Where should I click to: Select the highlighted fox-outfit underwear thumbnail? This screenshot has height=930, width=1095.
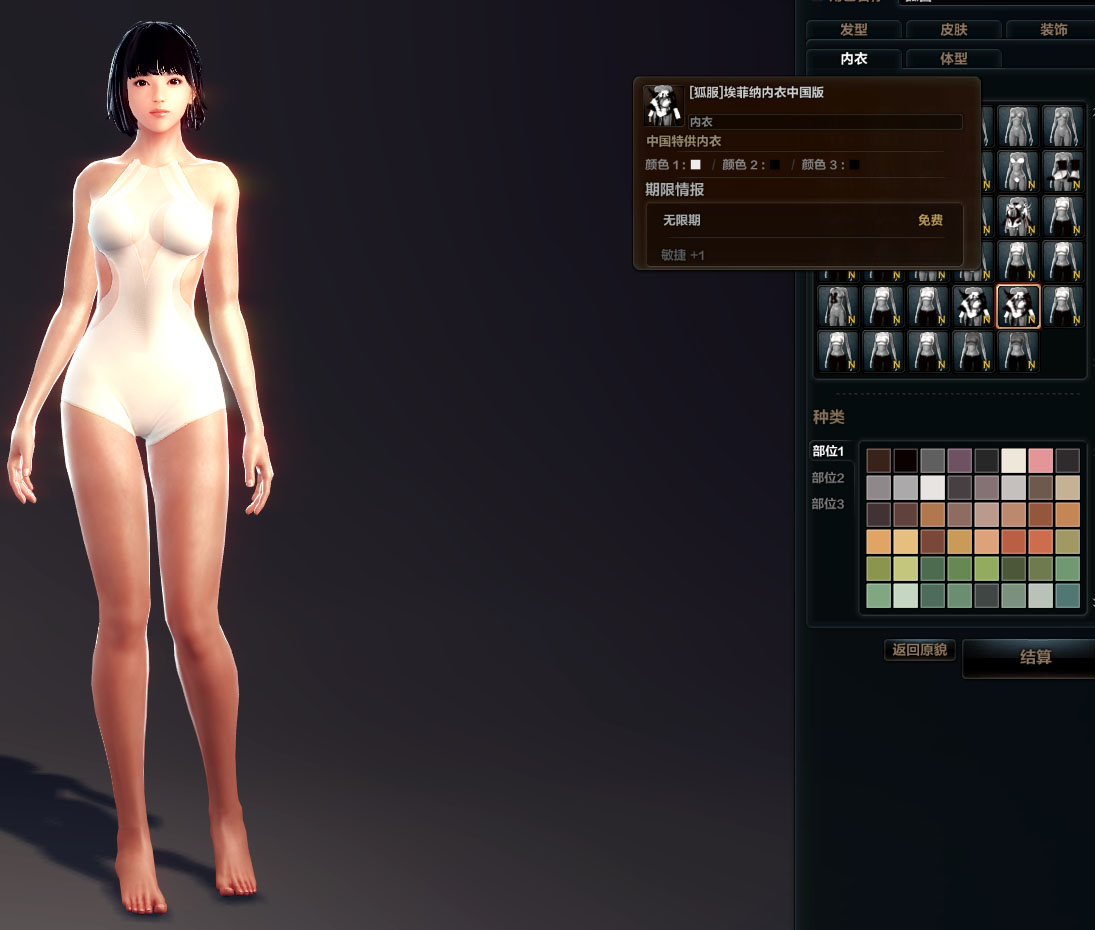[x=1018, y=306]
